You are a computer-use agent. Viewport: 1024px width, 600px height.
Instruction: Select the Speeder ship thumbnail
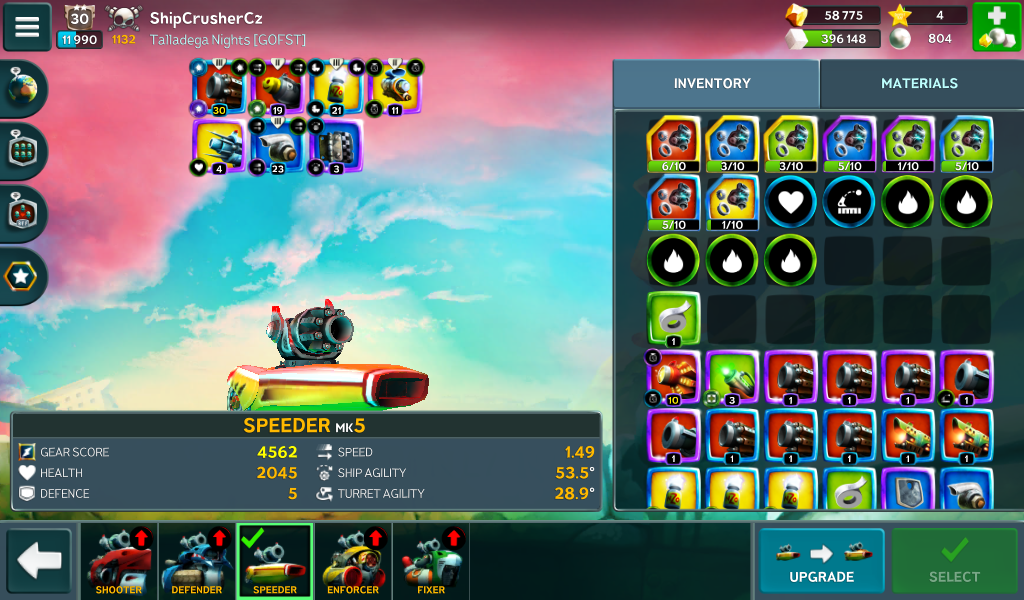[275, 561]
